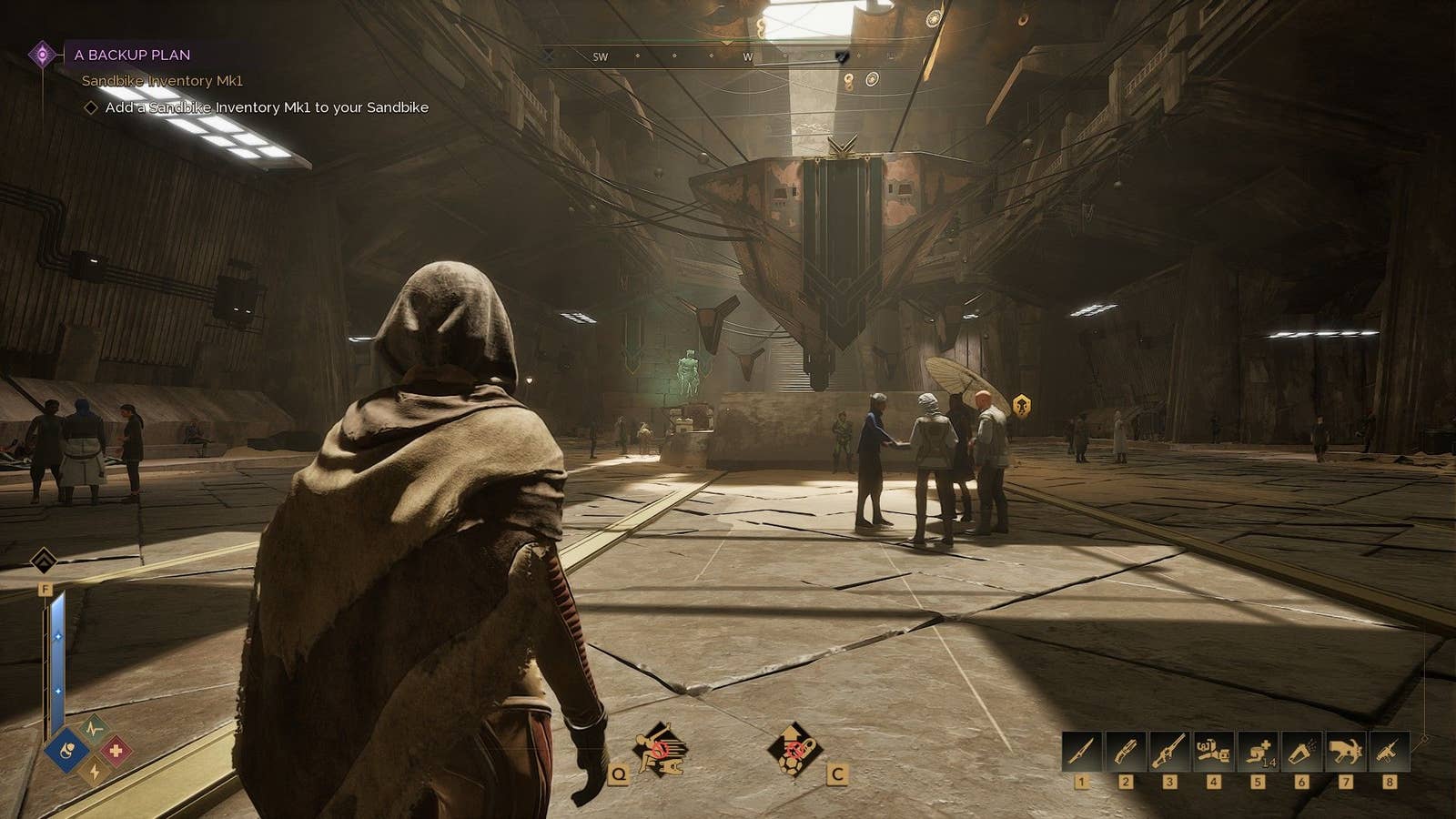1456x819 pixels.
Task: Choose the cutter tool in slot 7
Action: pyautogui.click(x=1345, y=753)
